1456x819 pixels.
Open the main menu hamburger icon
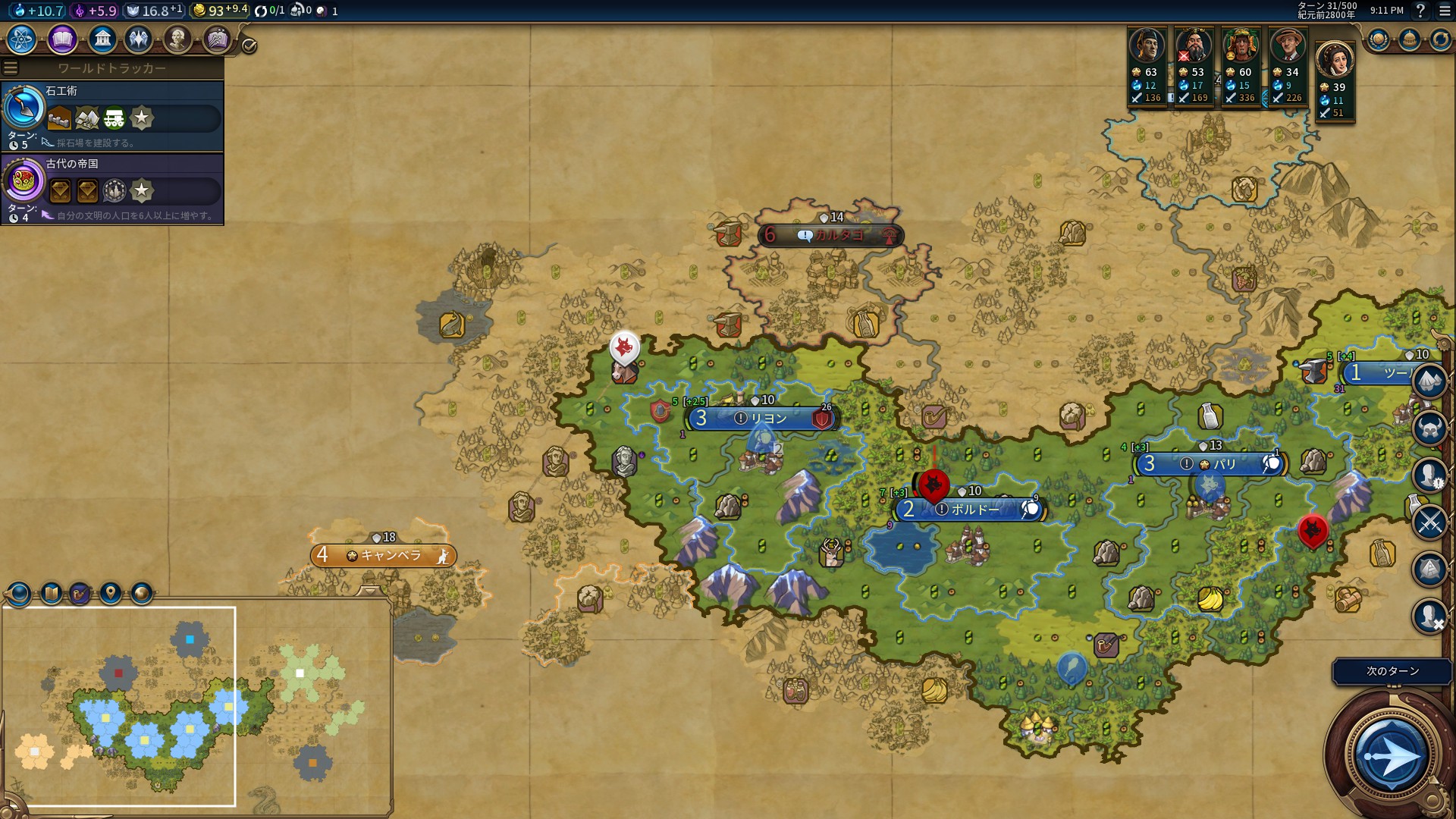tap(1445, 11)
